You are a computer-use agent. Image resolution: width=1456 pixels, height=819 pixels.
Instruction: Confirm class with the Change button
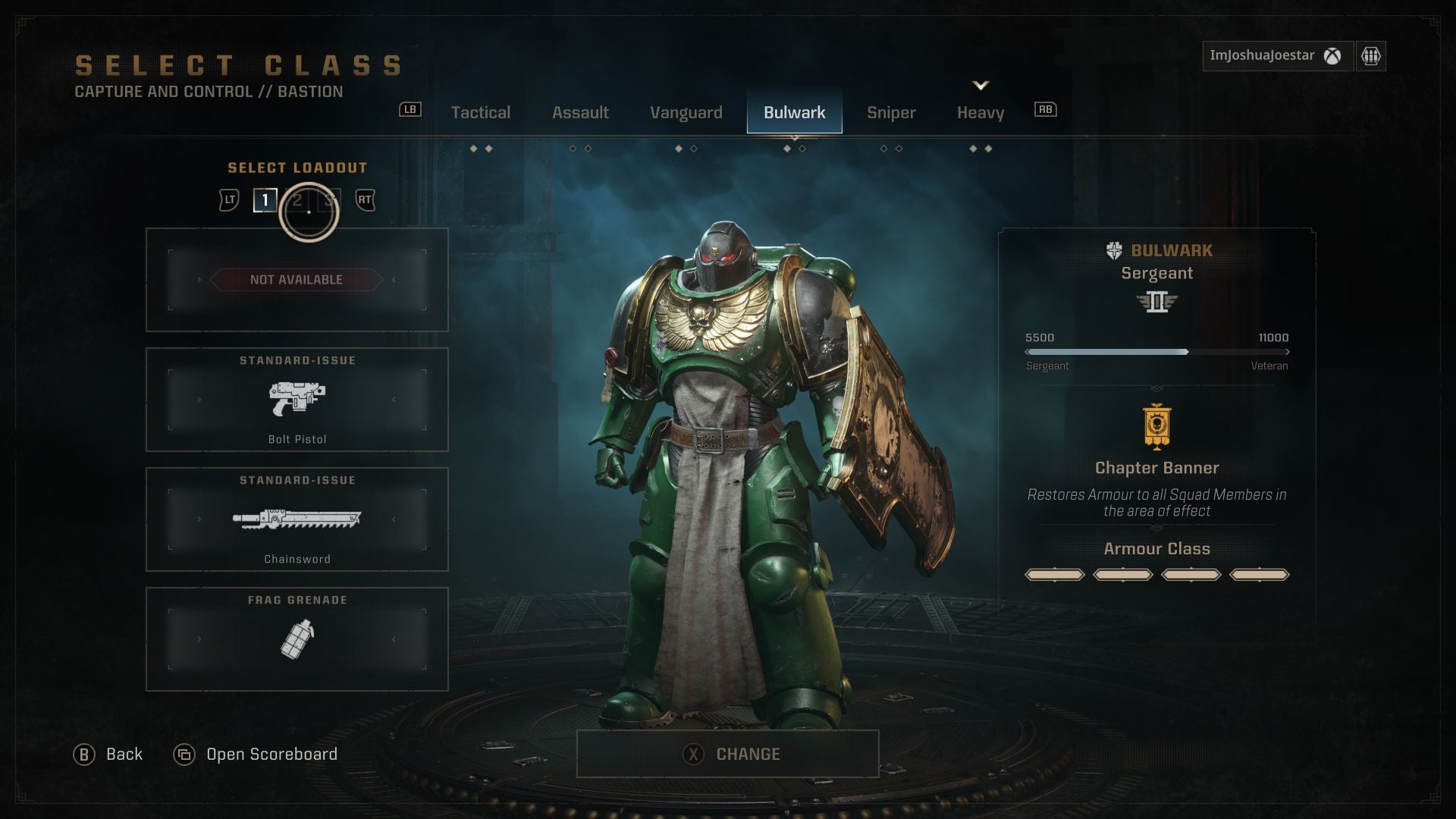pos(728,754)
